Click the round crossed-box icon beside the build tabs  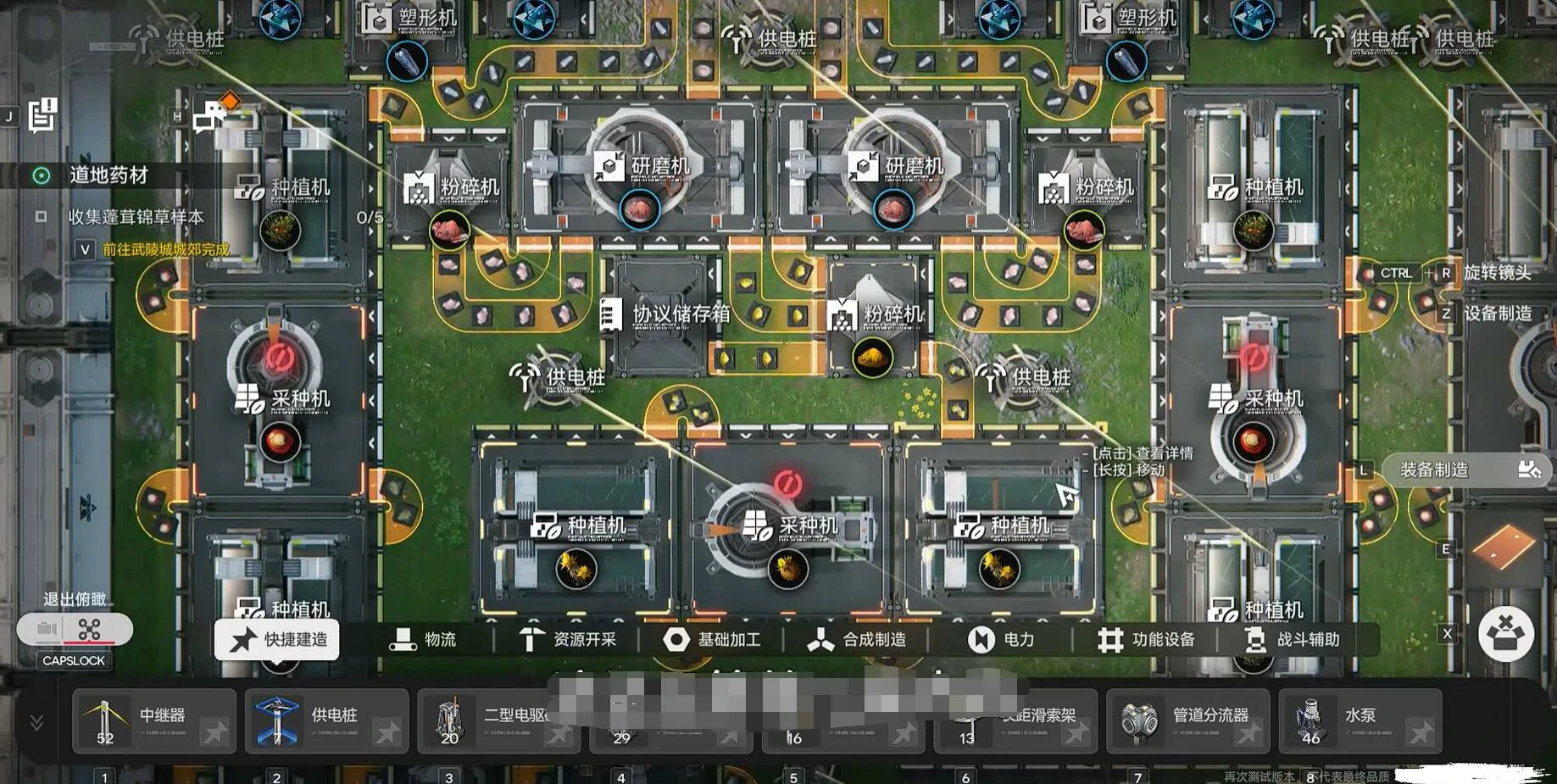(x=1505, y=634)
